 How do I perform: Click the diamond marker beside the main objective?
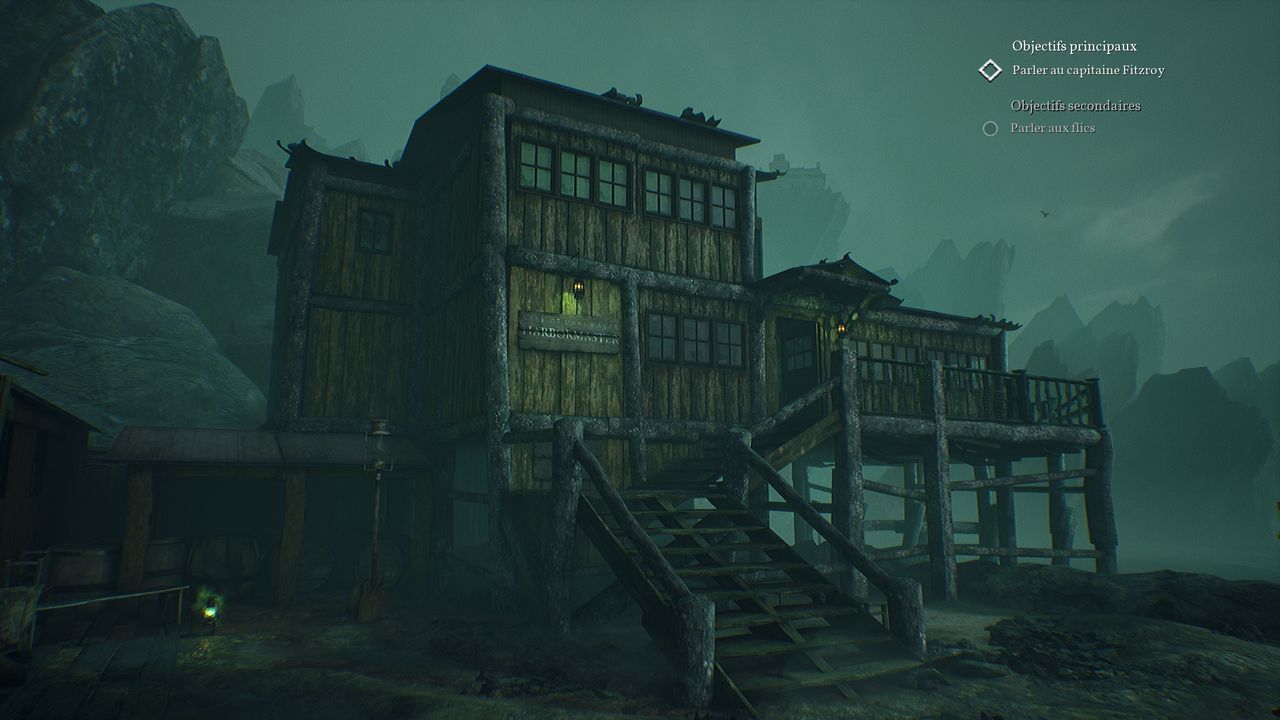point(990,70)
